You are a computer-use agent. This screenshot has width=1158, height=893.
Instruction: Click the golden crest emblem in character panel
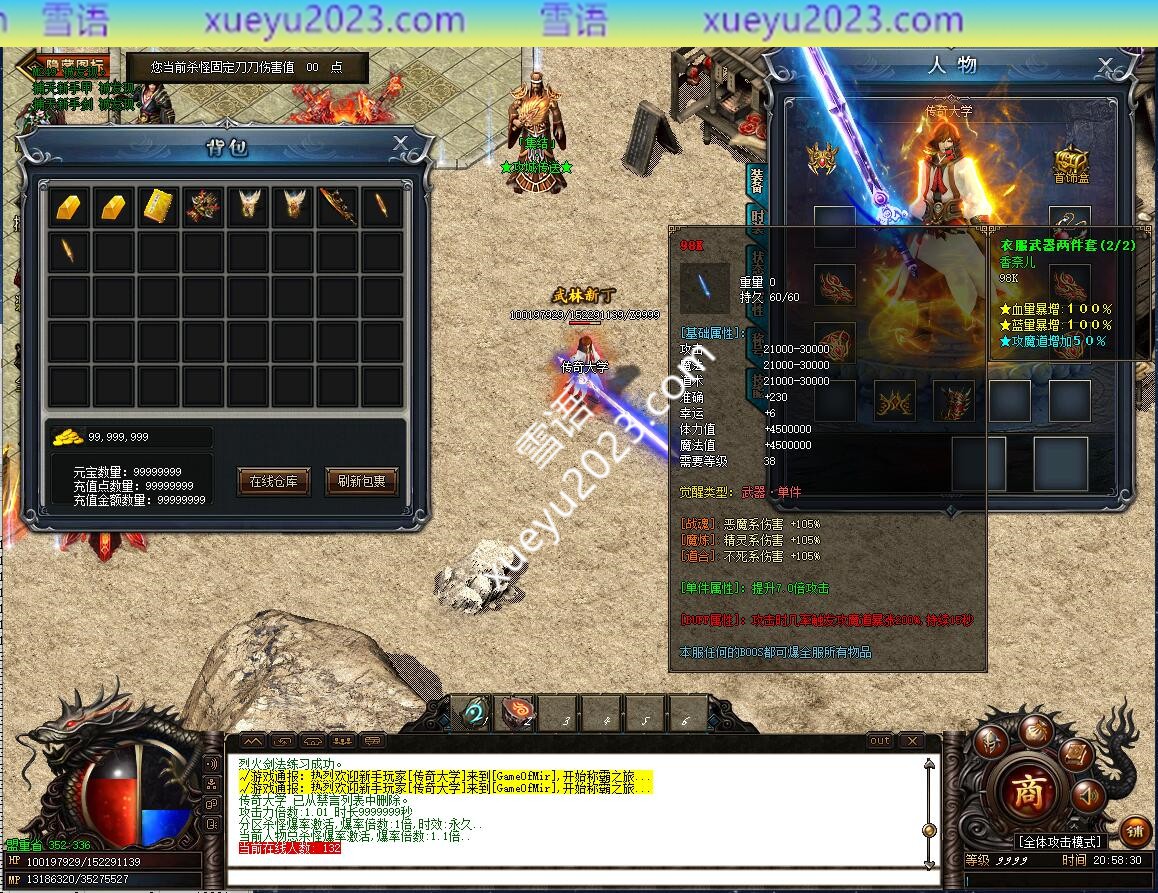pyautogui.click(x=822, y=158)
